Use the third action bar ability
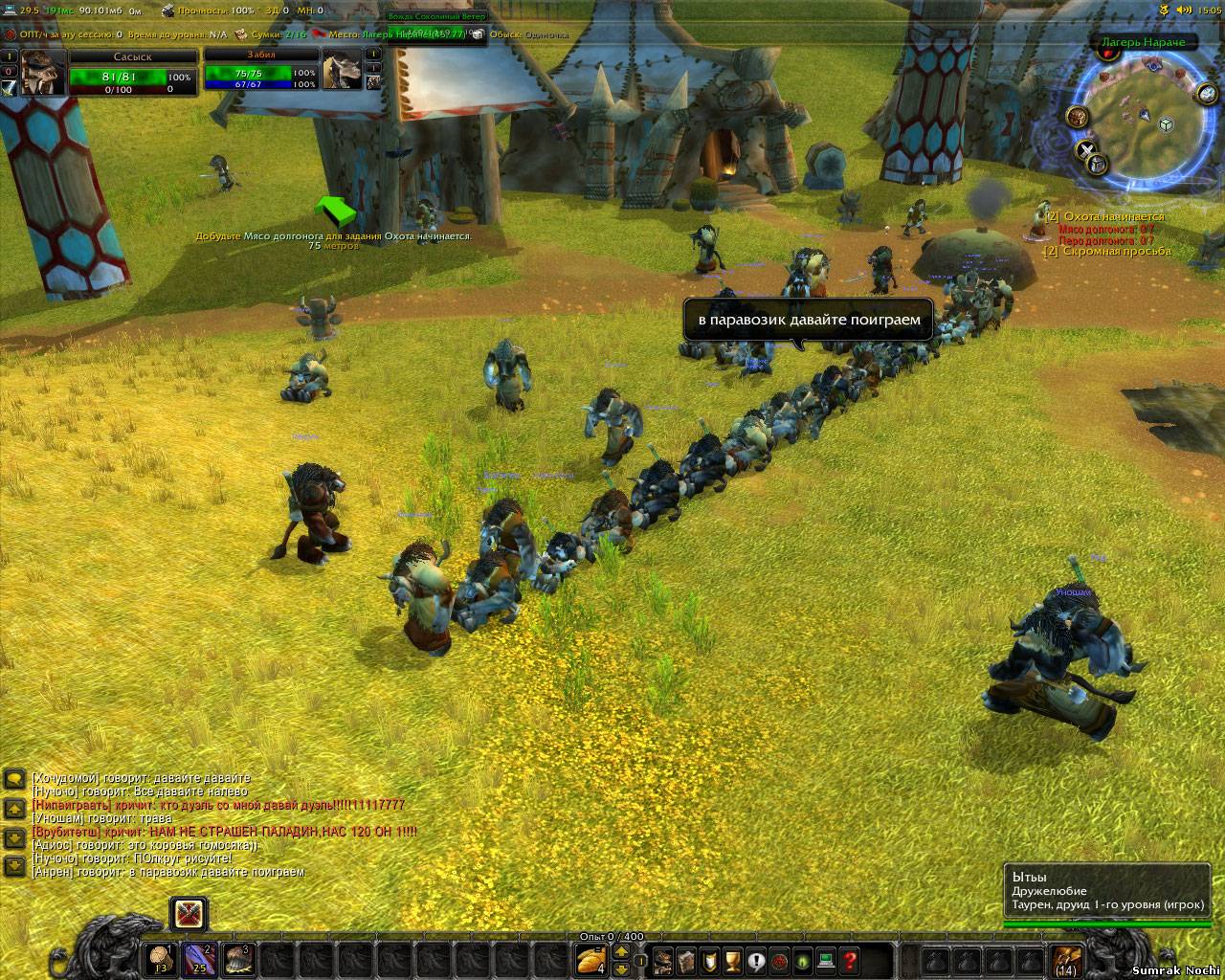The image size is (1225, 980). coord(239,959)
